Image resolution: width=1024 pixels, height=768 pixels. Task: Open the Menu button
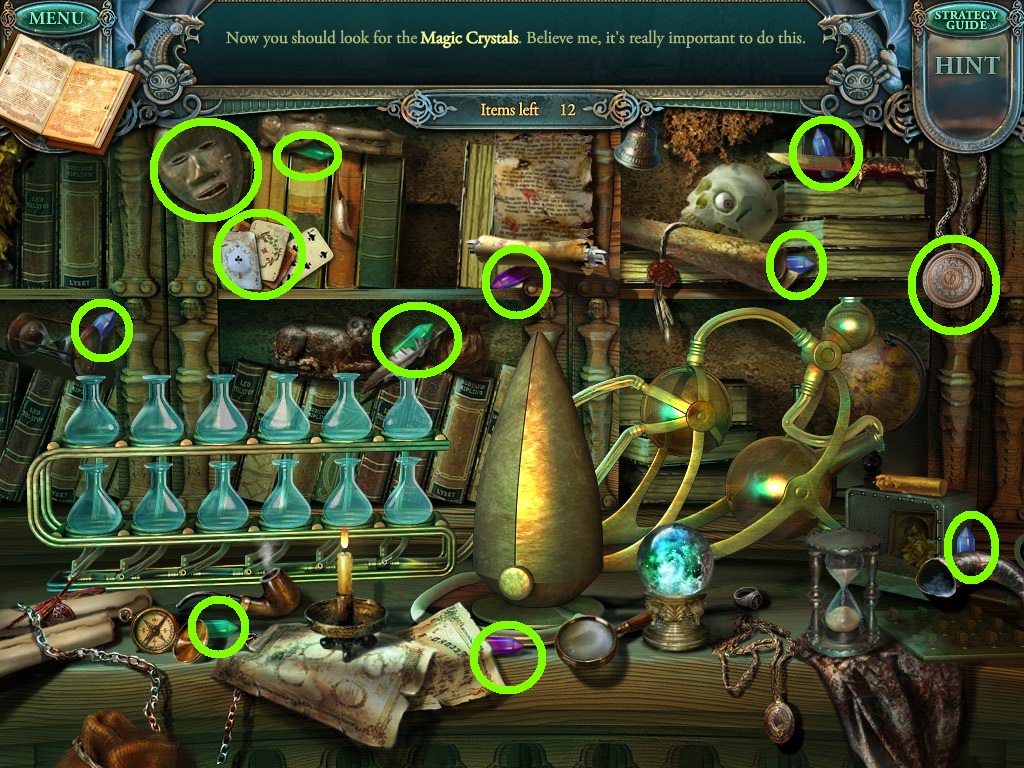(x=59, y=17)
